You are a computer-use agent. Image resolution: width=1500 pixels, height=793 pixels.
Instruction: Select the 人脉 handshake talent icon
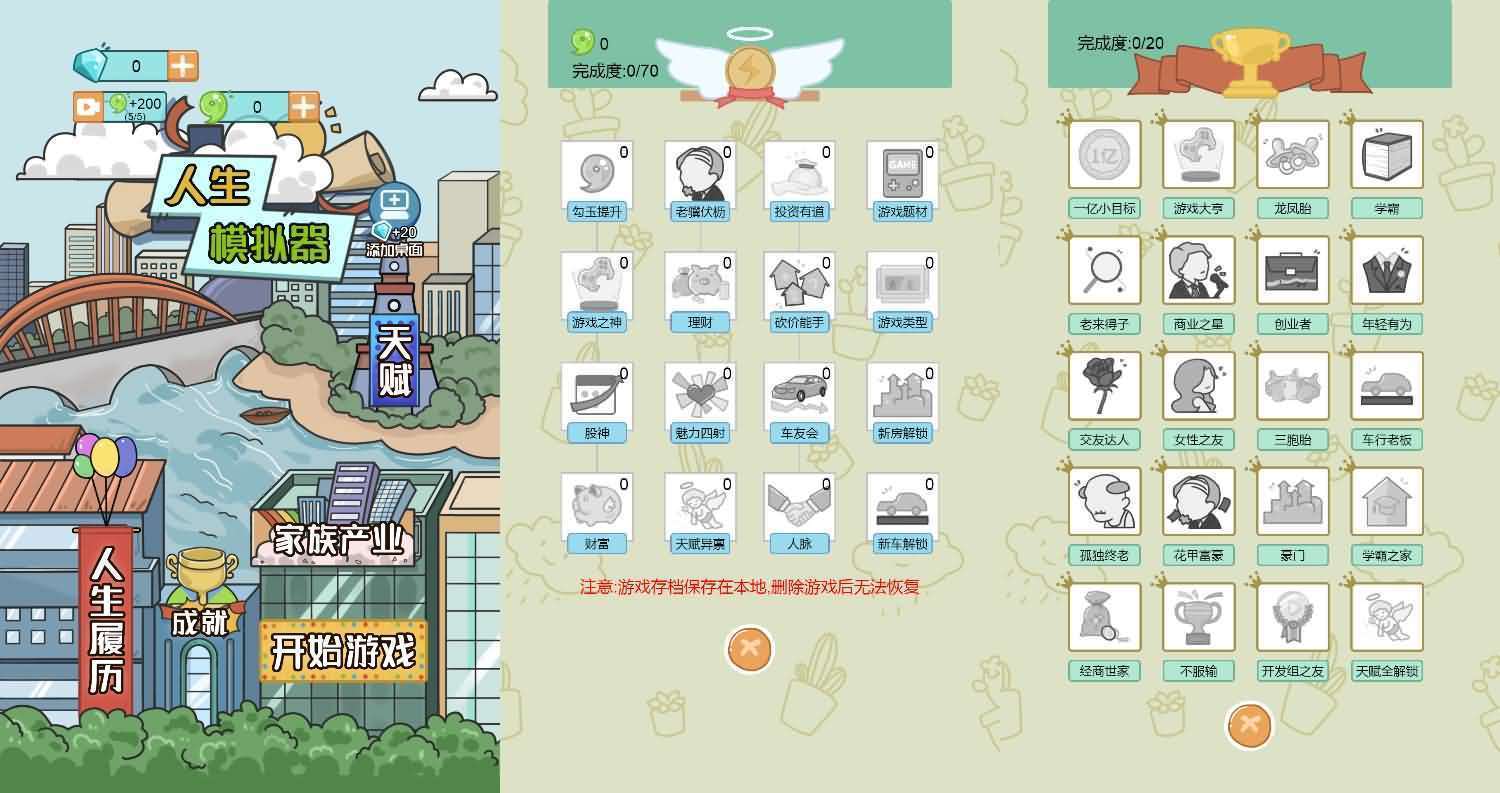pyautogui.click(x=798, y=506)
